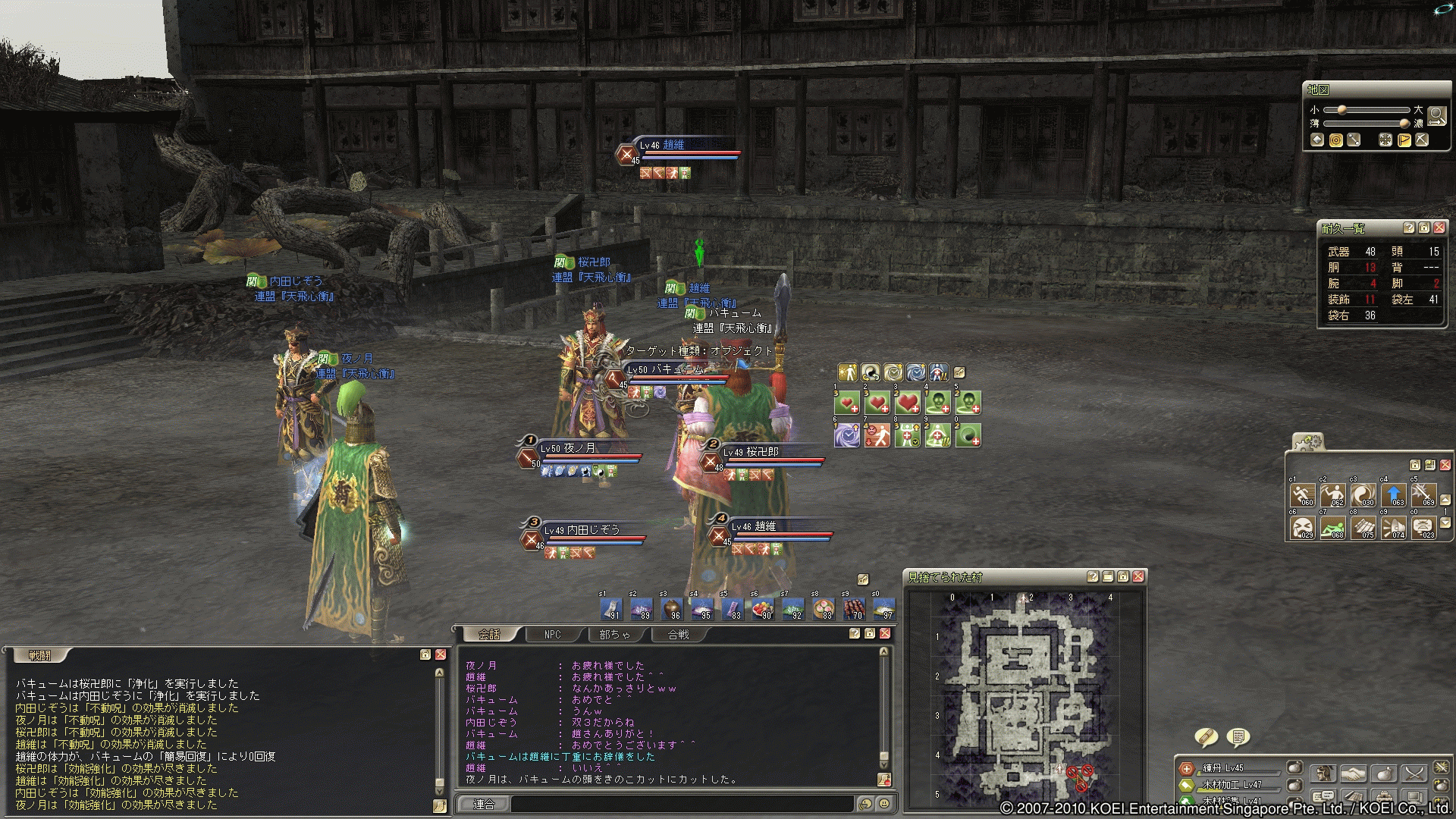
Task: Activate the green skull cure skill in slot 4
Action: (938, 403)
